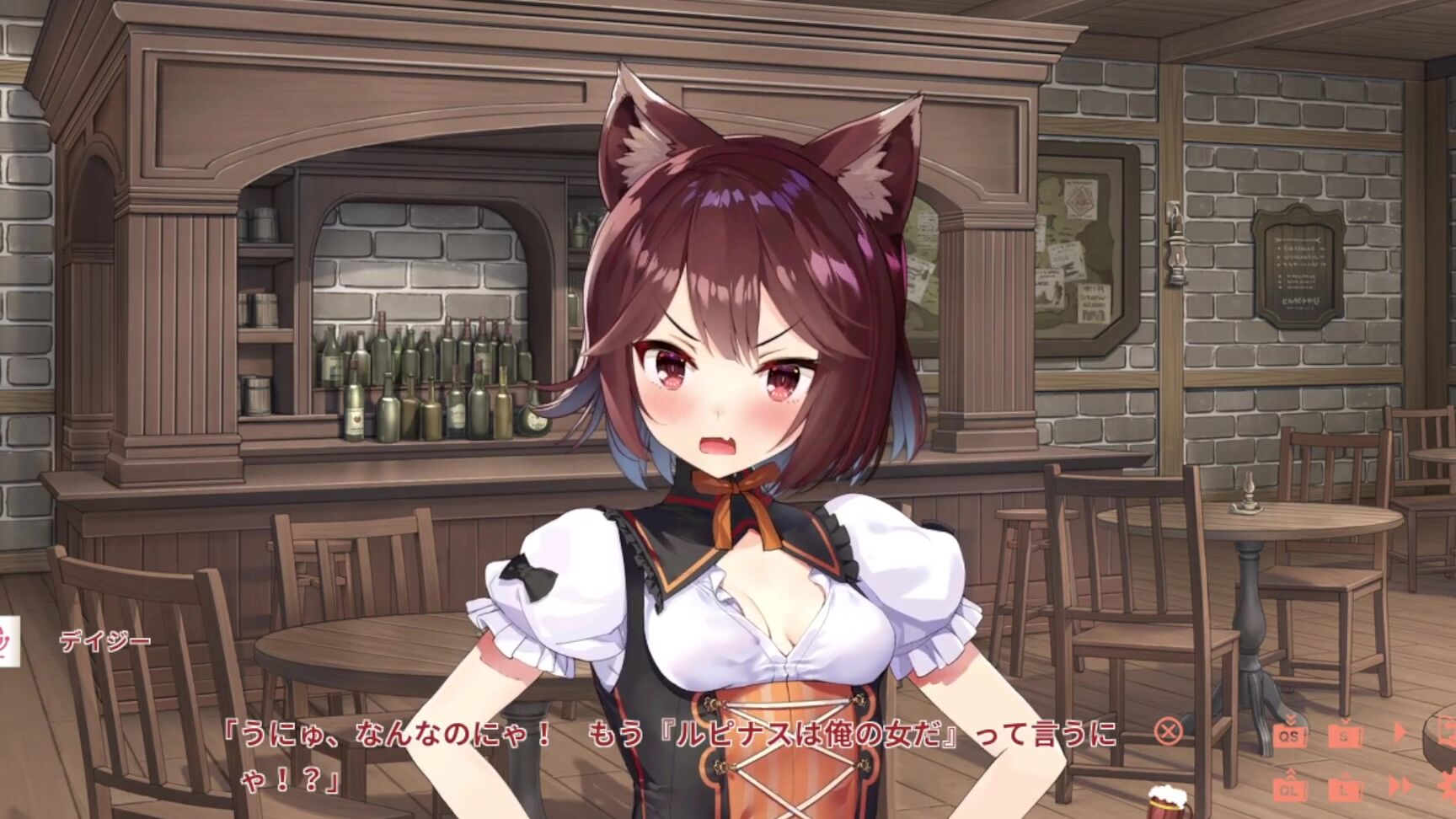1456x819 pixels.
Task: Click the double-down chevron above the QS icon
Action: [1291, 720]
